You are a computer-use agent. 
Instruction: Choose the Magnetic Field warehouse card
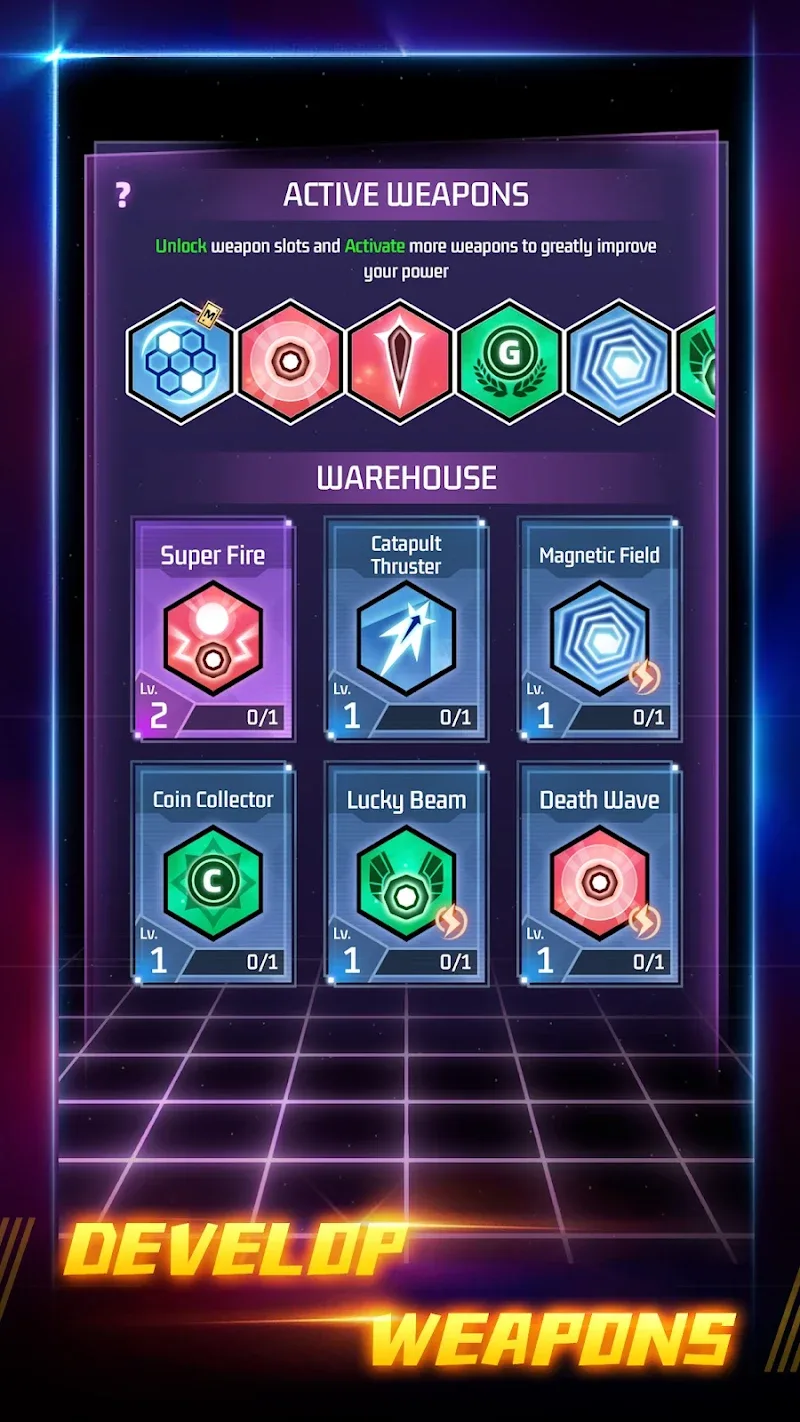(x=599, y=628)
